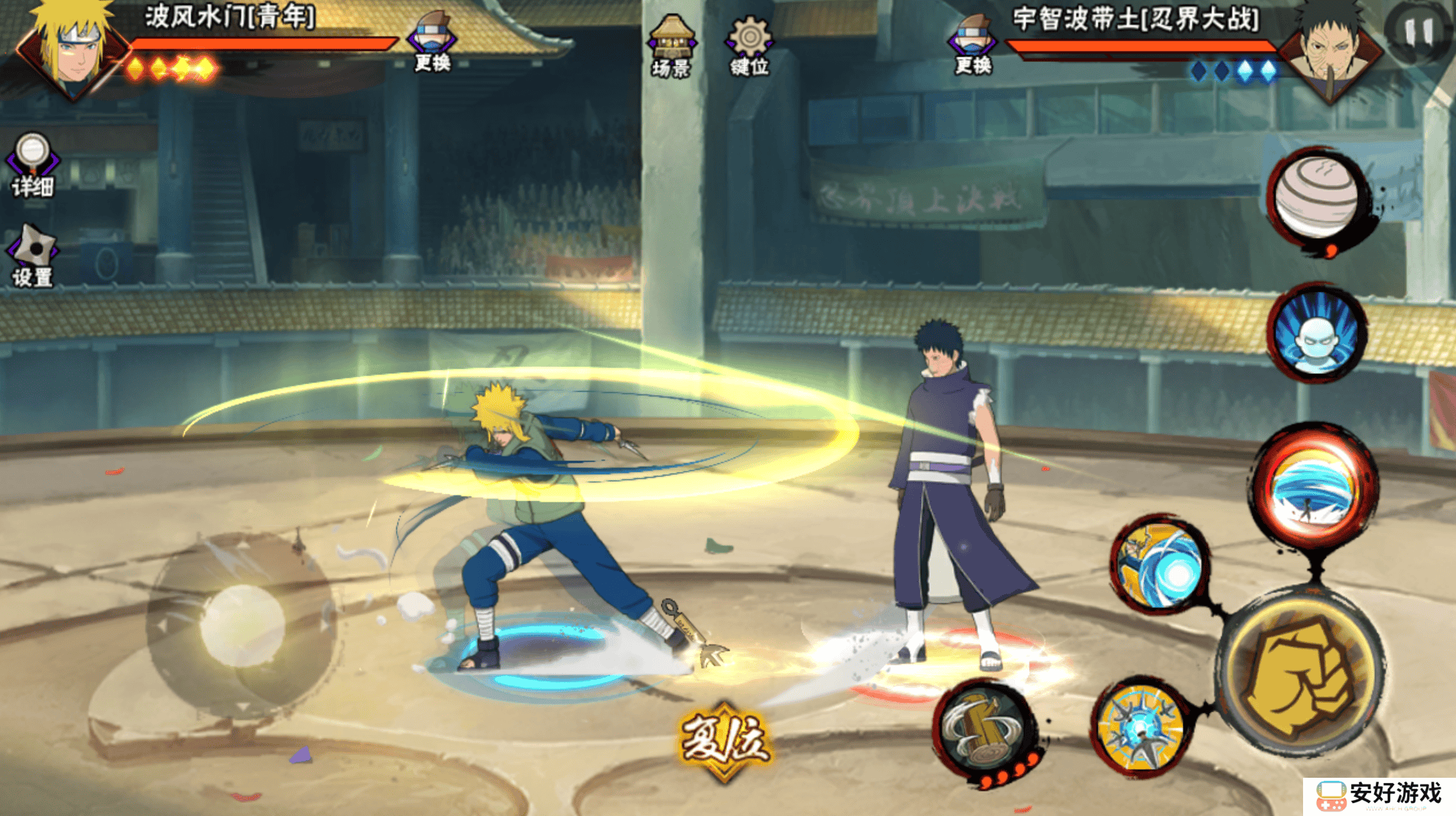Use the kunai burst skill icon
The image size is (1456, 816).
pyautogui.click(x=1141, y=727)
